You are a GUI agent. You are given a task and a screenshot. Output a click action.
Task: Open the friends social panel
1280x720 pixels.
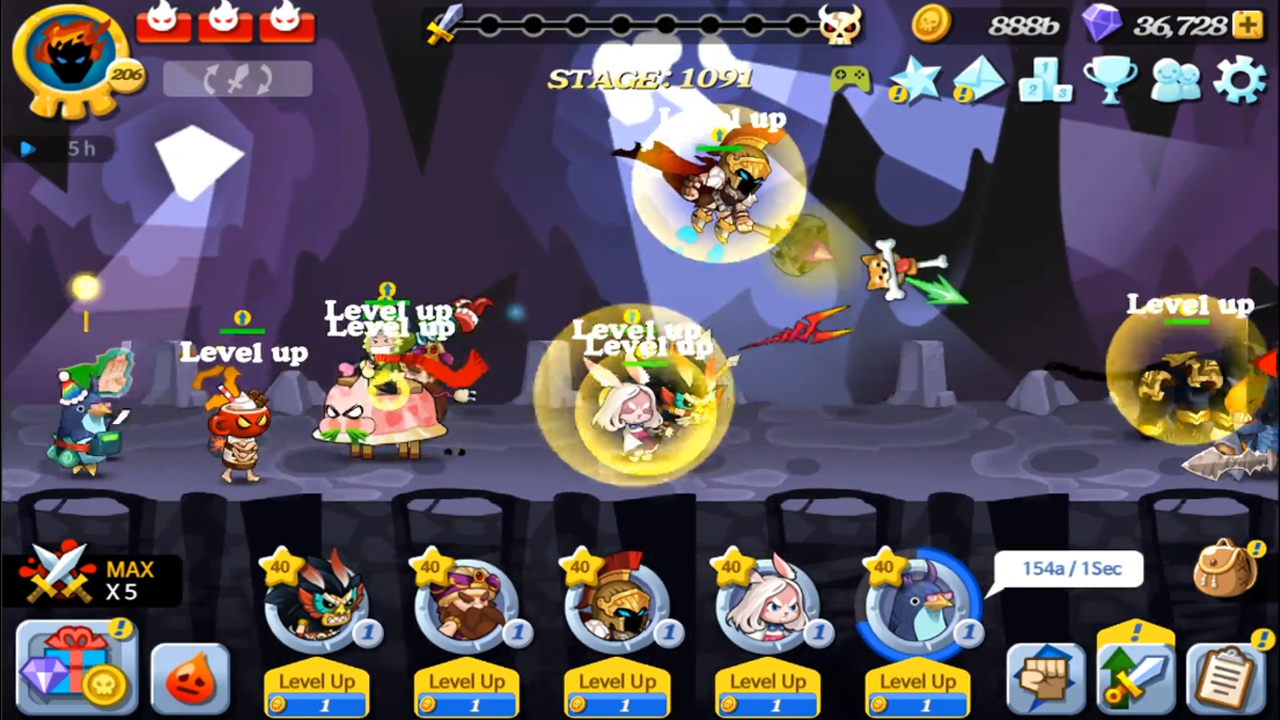(1175, 80)
